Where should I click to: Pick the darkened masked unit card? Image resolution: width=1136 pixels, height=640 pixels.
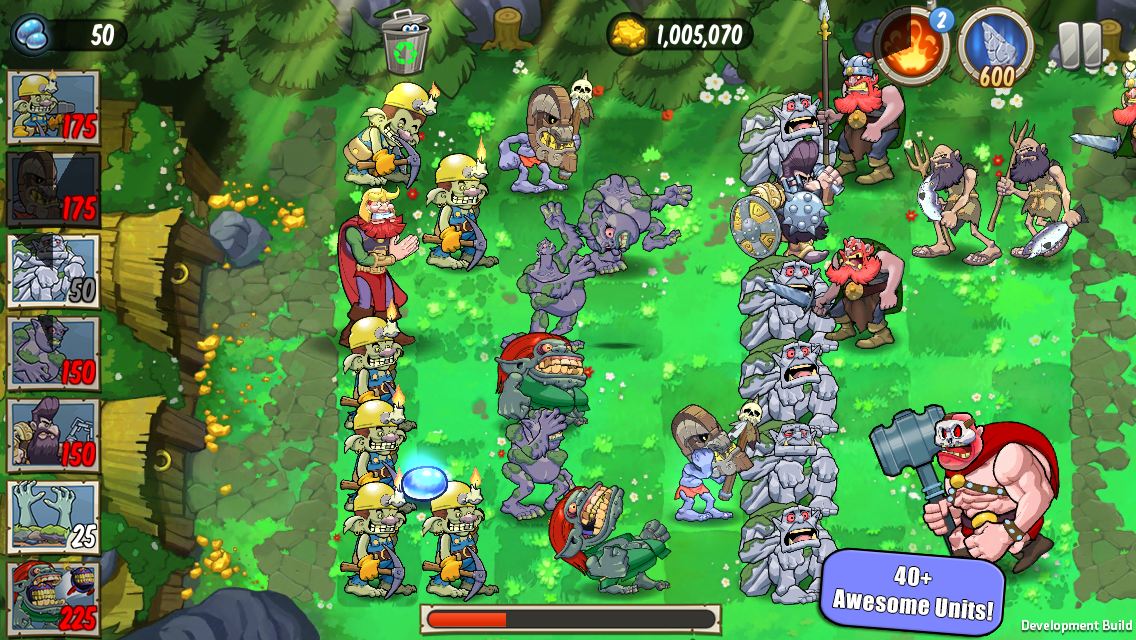click(x=53, y=189)
